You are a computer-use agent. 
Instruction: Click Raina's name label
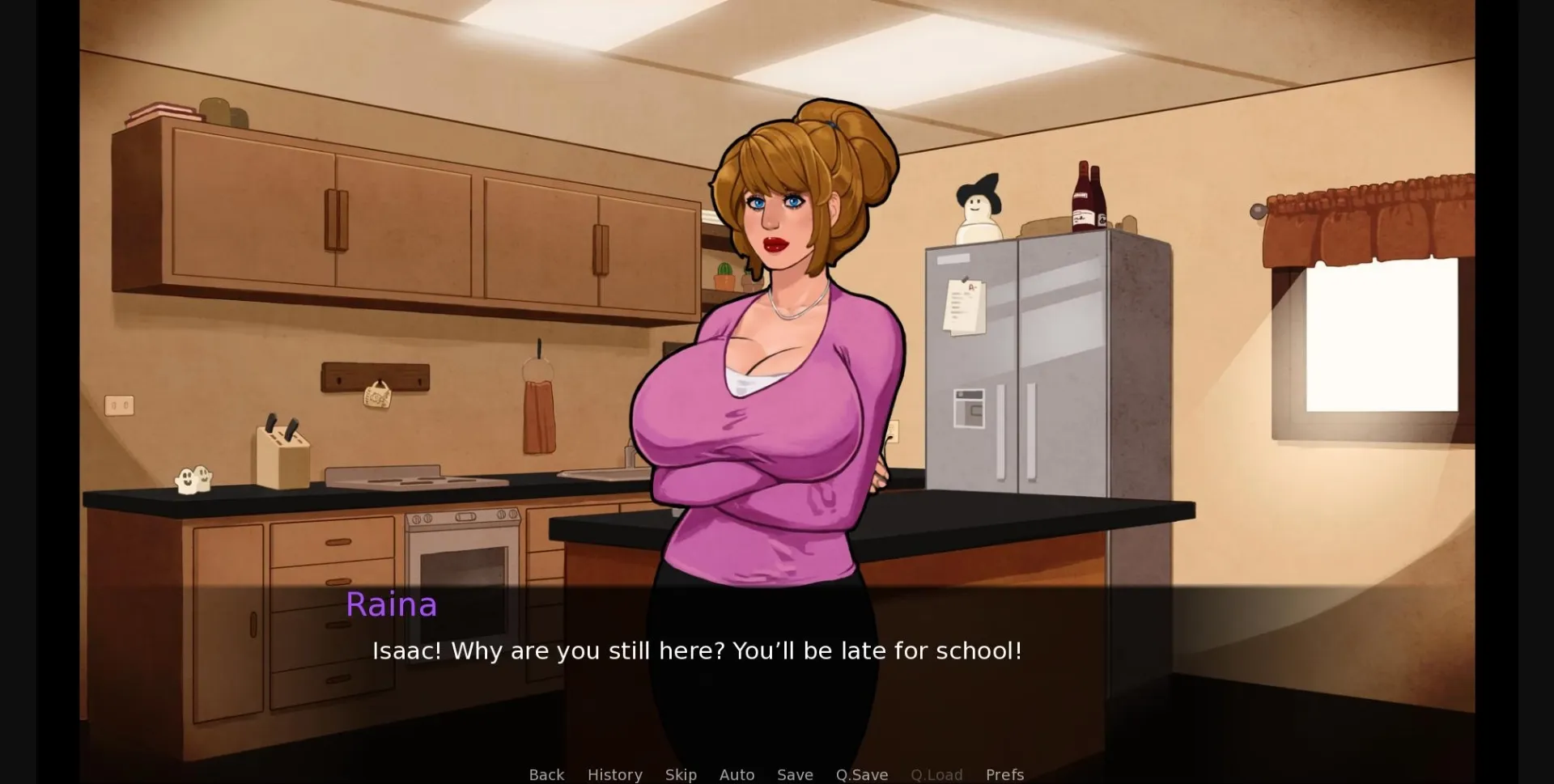(x=392, y=604)
